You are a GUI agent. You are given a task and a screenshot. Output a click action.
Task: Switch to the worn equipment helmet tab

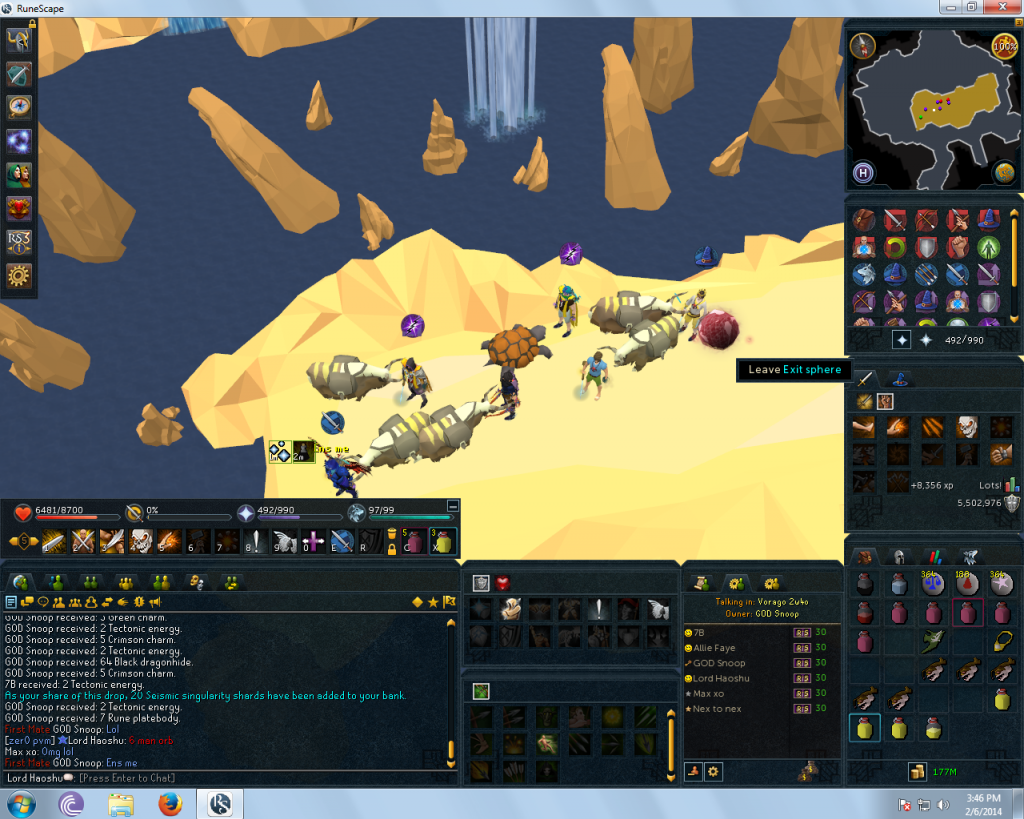[899, 558]
